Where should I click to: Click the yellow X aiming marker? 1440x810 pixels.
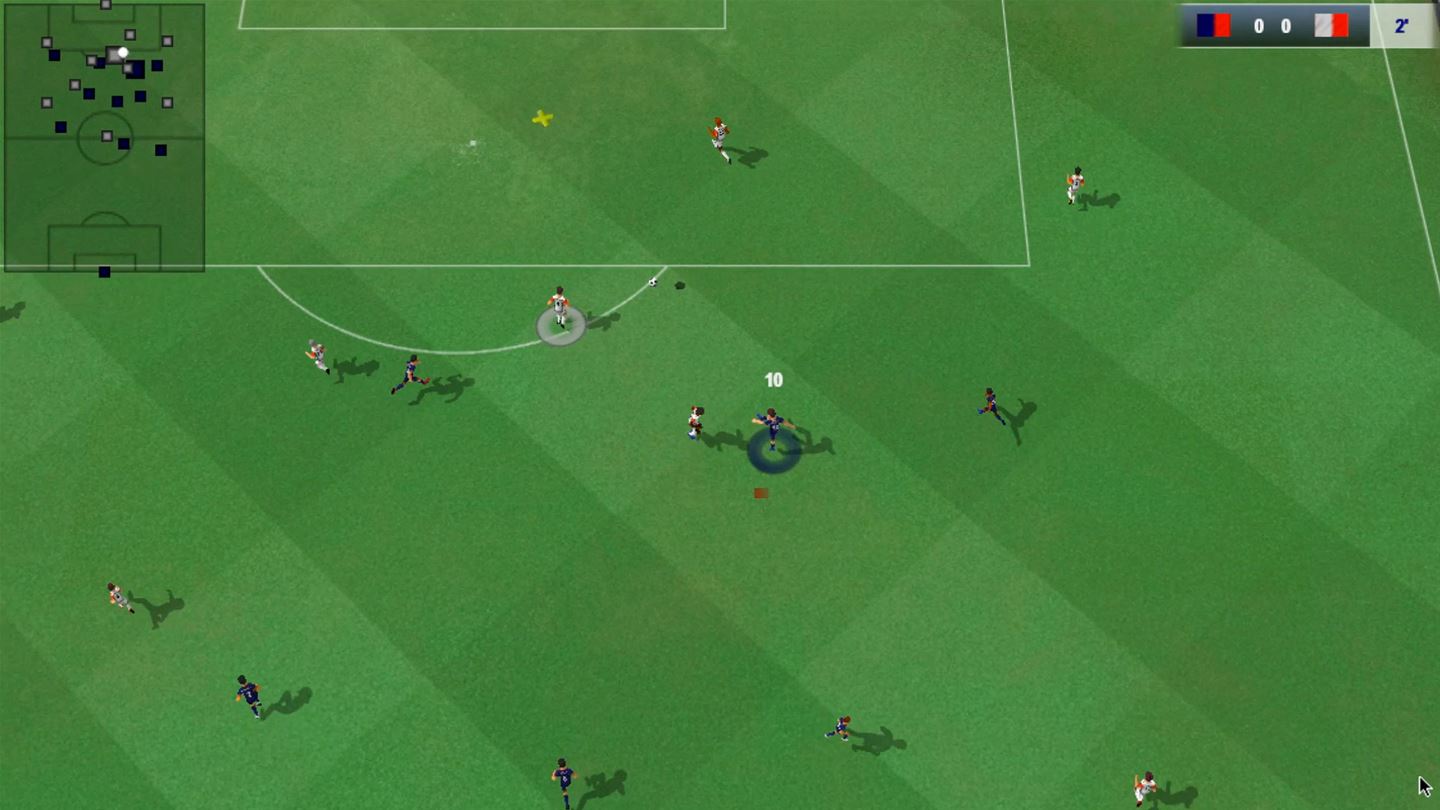(541, 118)
